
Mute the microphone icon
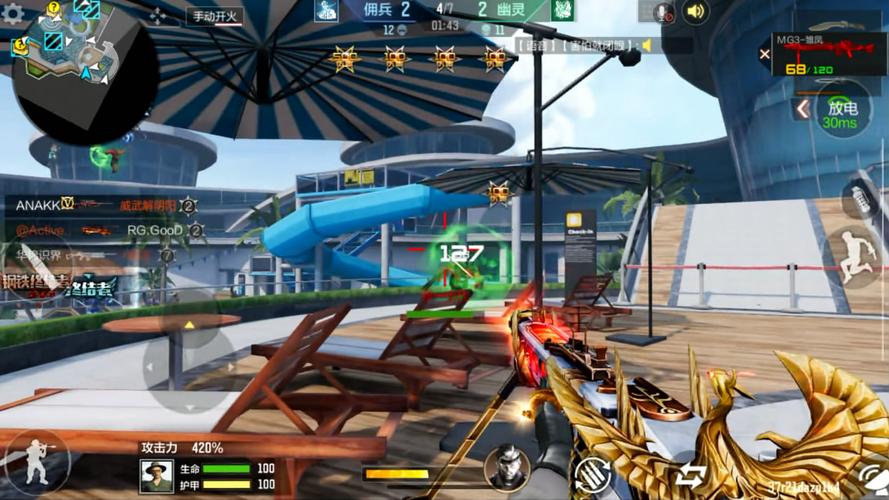(x=663, y=12)
